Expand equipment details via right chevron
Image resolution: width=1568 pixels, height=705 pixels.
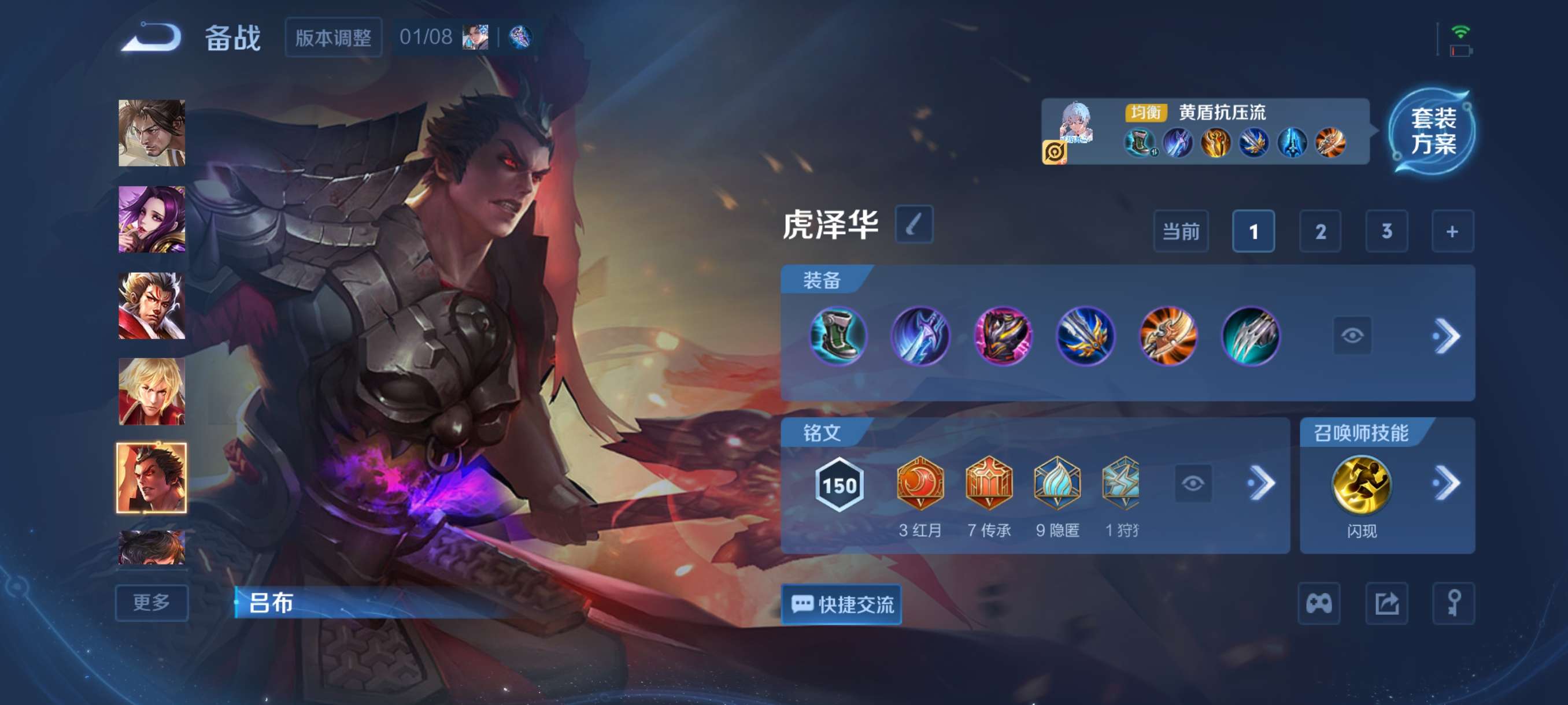click(1448, 335)
